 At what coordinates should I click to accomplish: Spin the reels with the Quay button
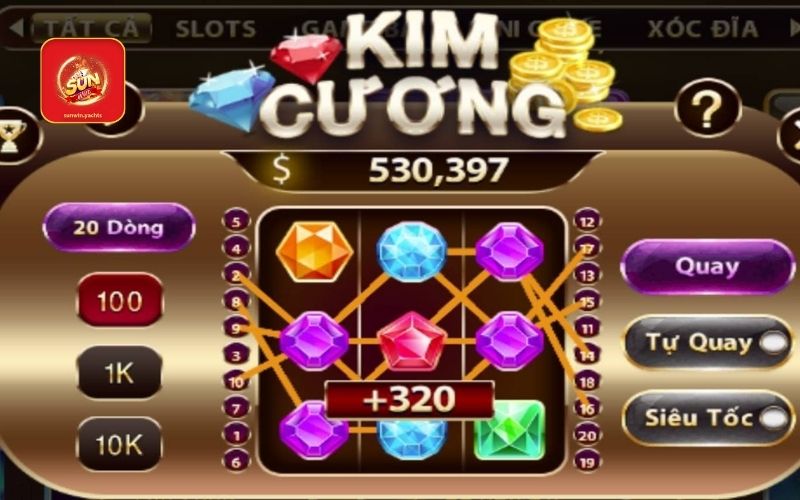click(x=707, y=267)
